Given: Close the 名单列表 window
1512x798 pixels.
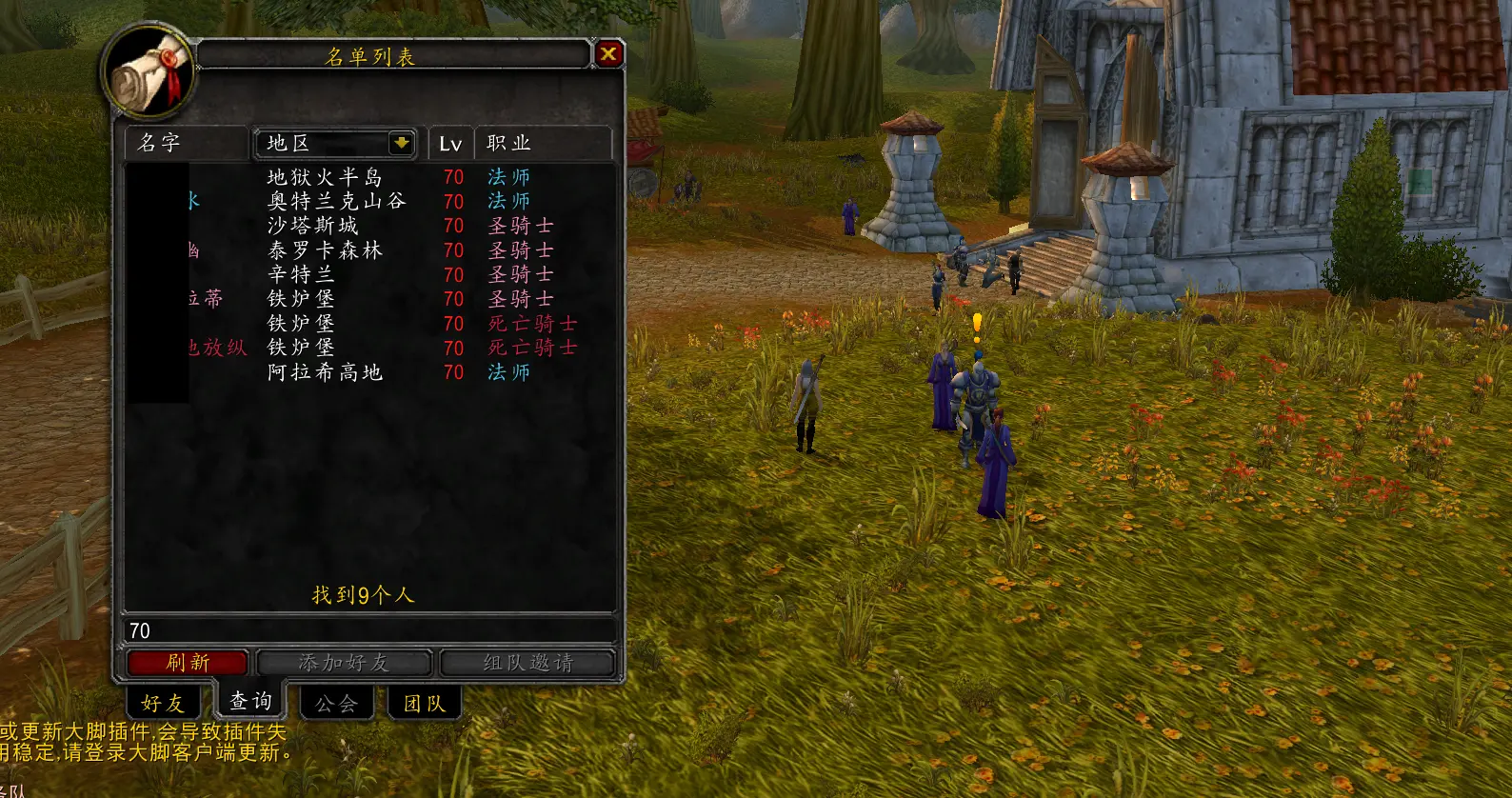Looking at the screenshot, I should pos(607,54).
